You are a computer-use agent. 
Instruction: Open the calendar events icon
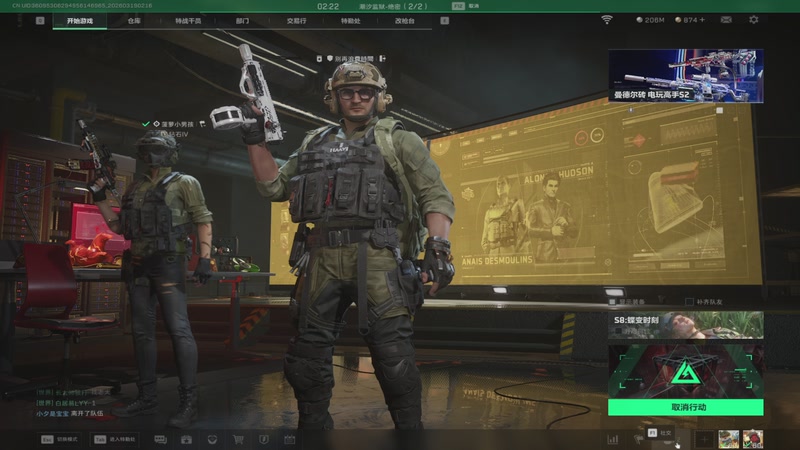point(290,439)
